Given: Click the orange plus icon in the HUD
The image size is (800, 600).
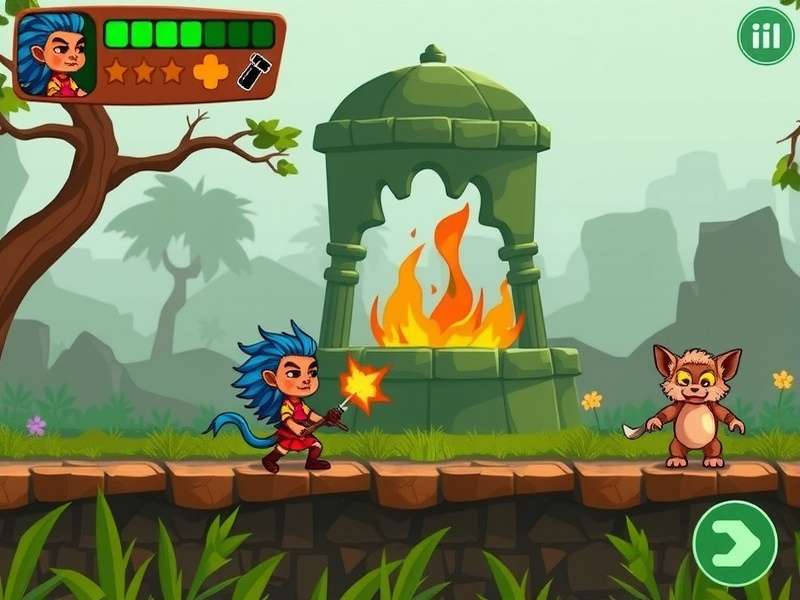Looking at the screenshot, I should pos(210,71).
